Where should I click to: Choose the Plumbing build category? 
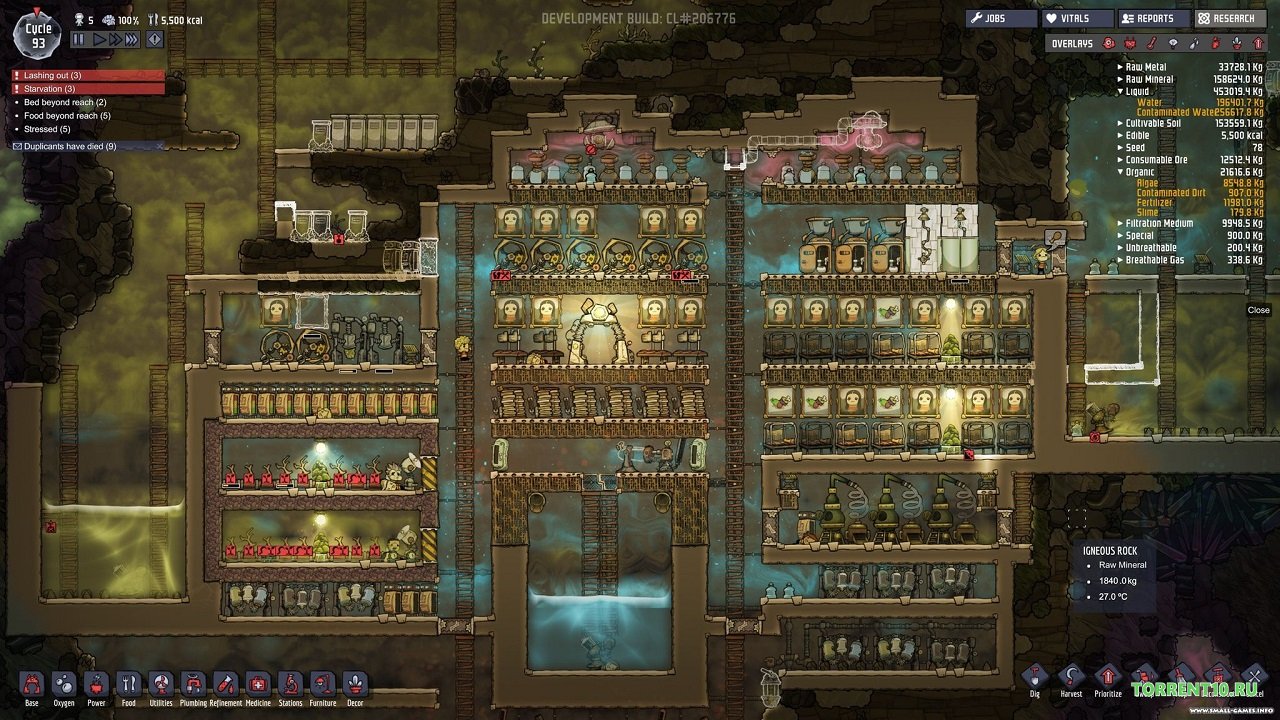tap(193, 687)
